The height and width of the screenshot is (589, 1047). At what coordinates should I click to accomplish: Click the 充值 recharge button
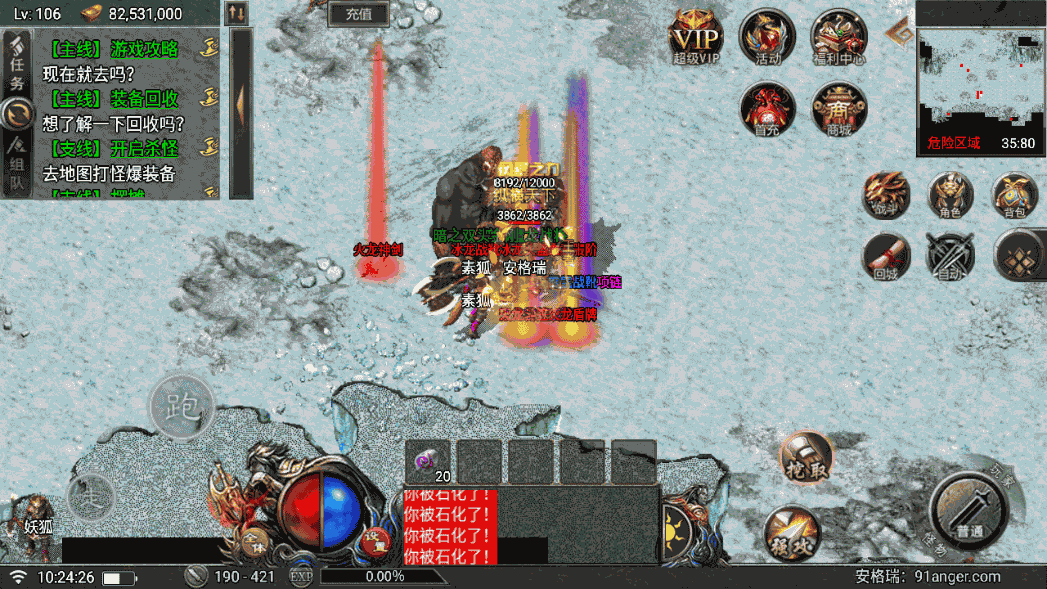pyautogui.click(x=358, y=13)
